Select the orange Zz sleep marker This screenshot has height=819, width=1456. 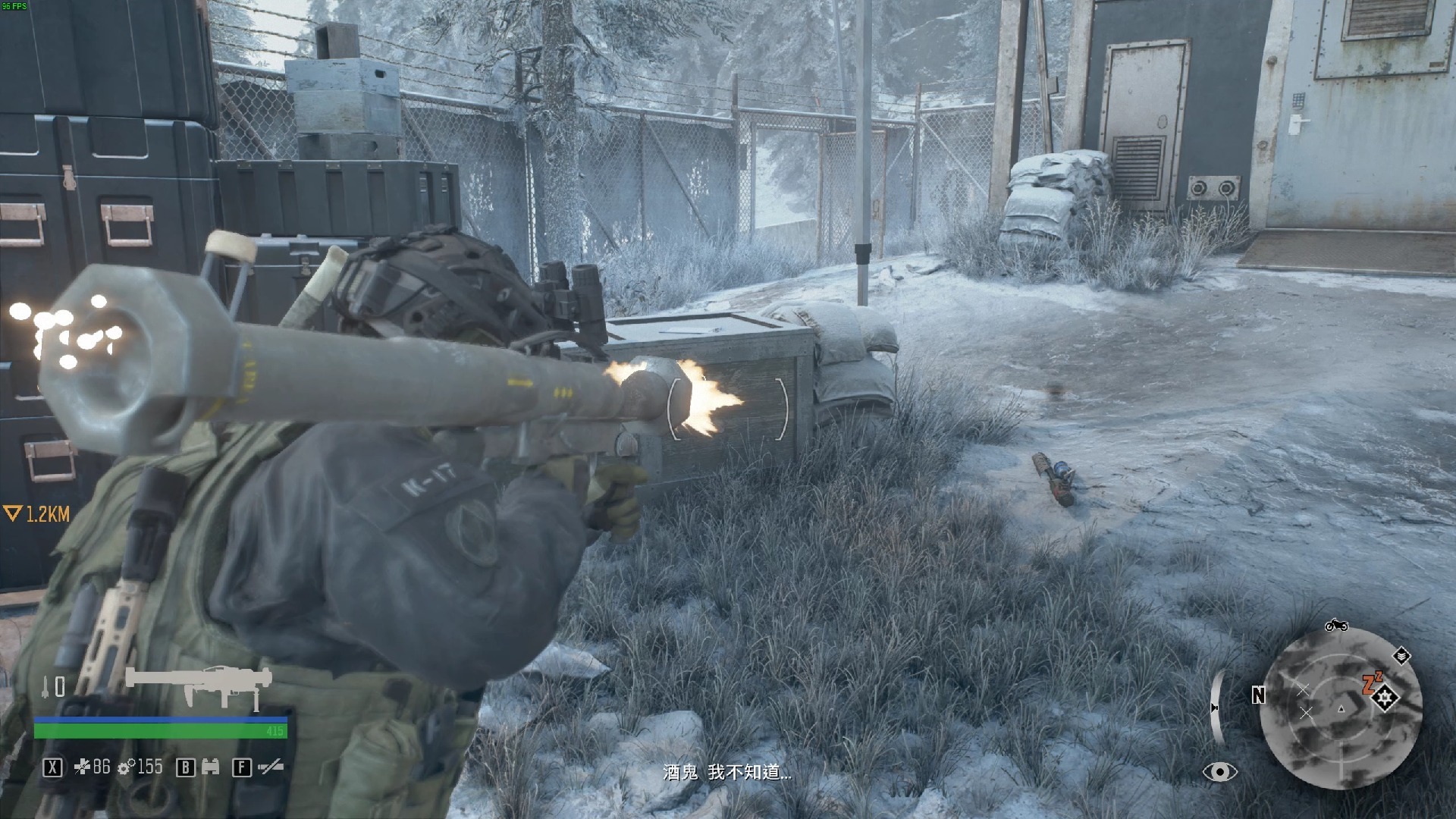click(x=1371, y=682)
